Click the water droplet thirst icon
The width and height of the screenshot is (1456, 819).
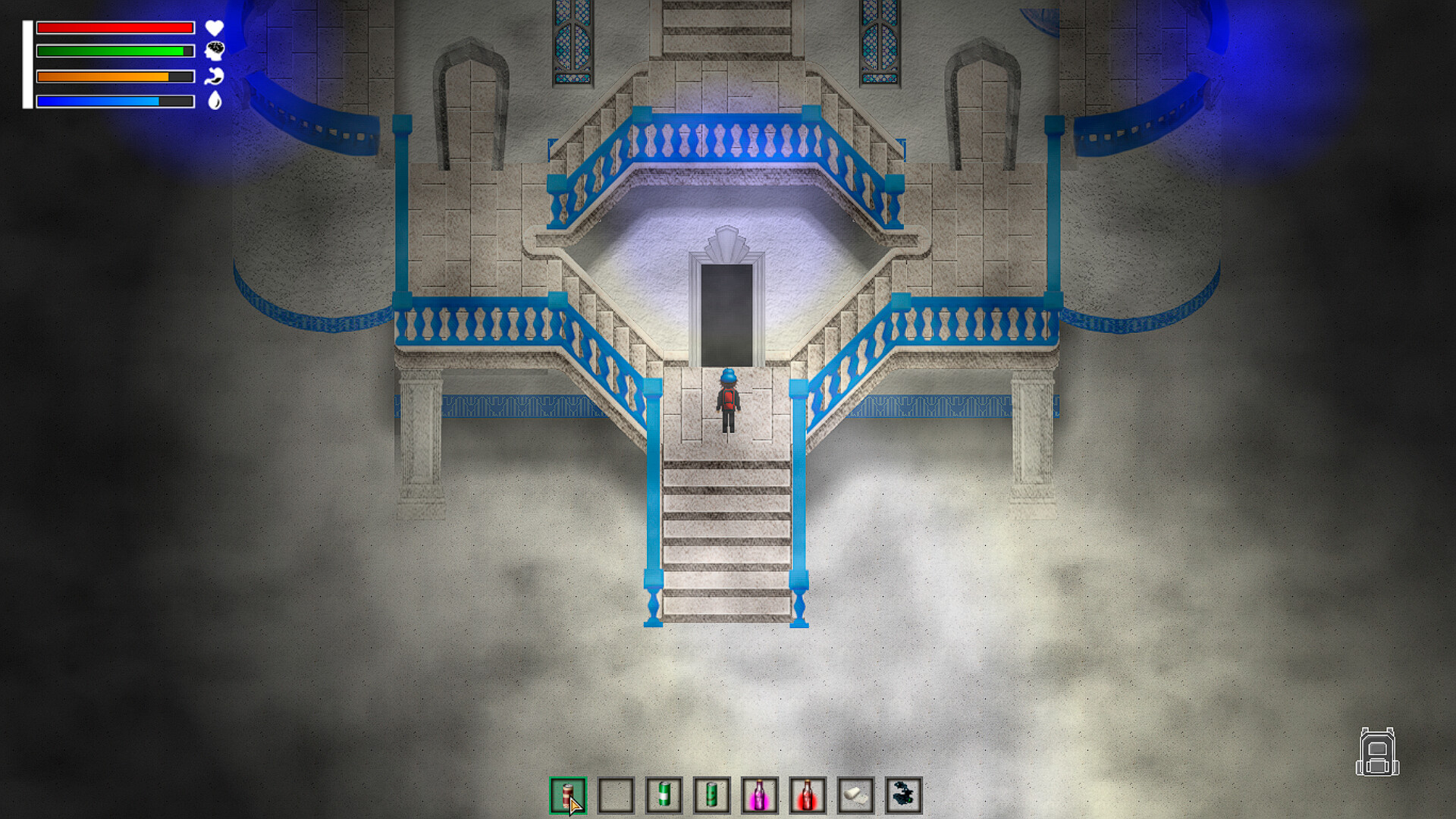[215, 101]
